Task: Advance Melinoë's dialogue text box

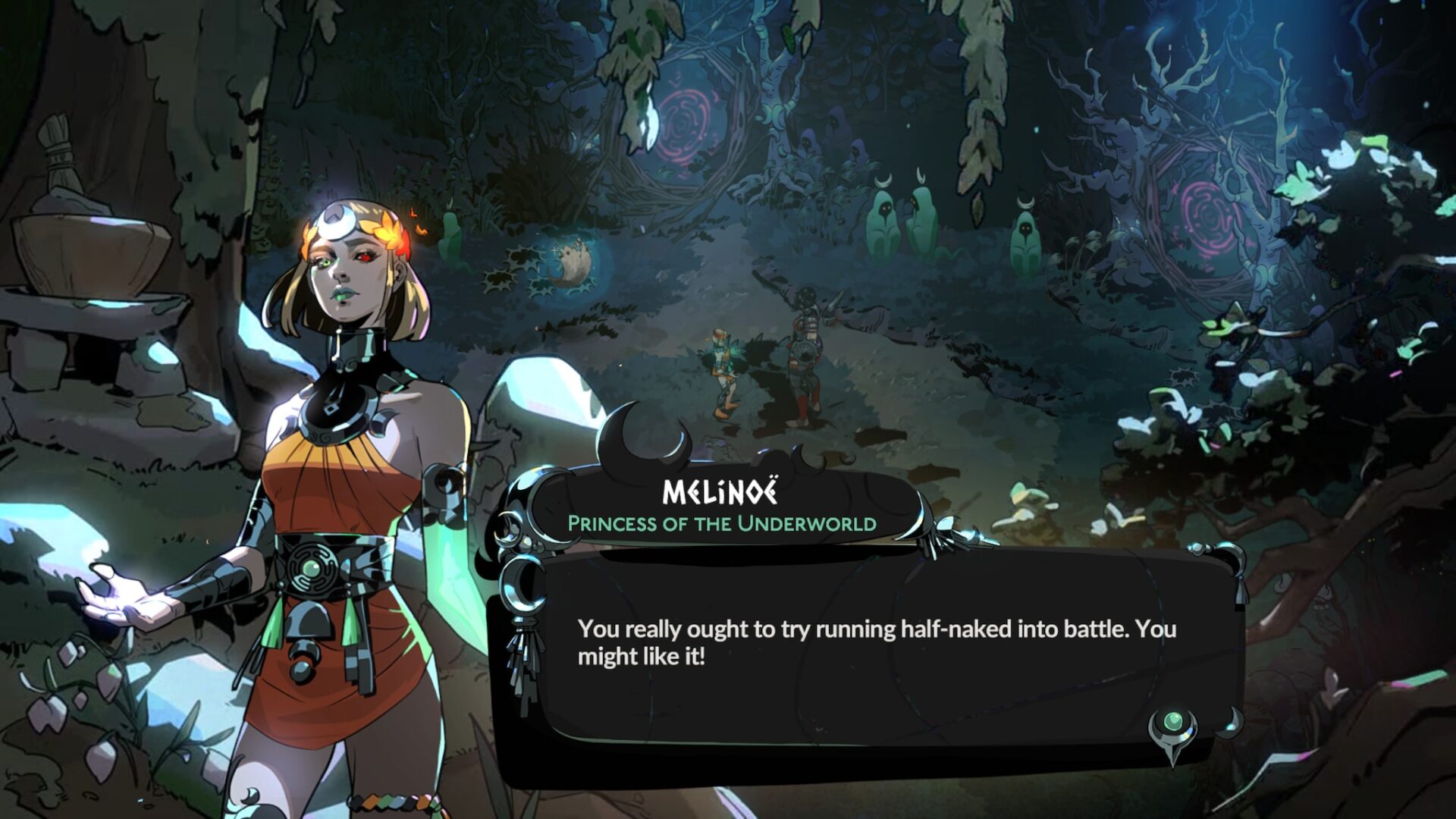Action: point(872,645)
